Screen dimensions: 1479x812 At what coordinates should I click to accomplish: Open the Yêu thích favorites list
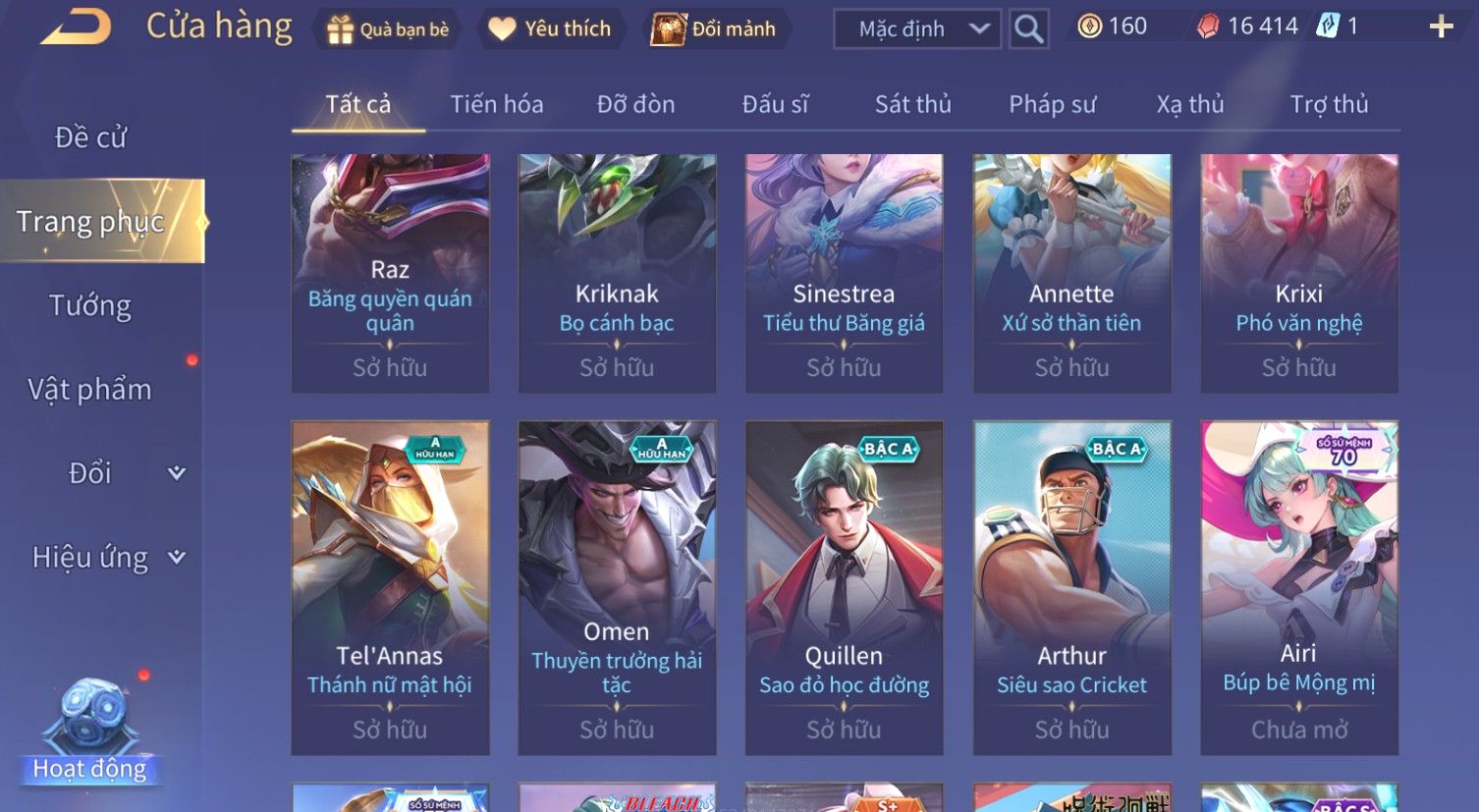pyautogui.click(x=550, y=29)
